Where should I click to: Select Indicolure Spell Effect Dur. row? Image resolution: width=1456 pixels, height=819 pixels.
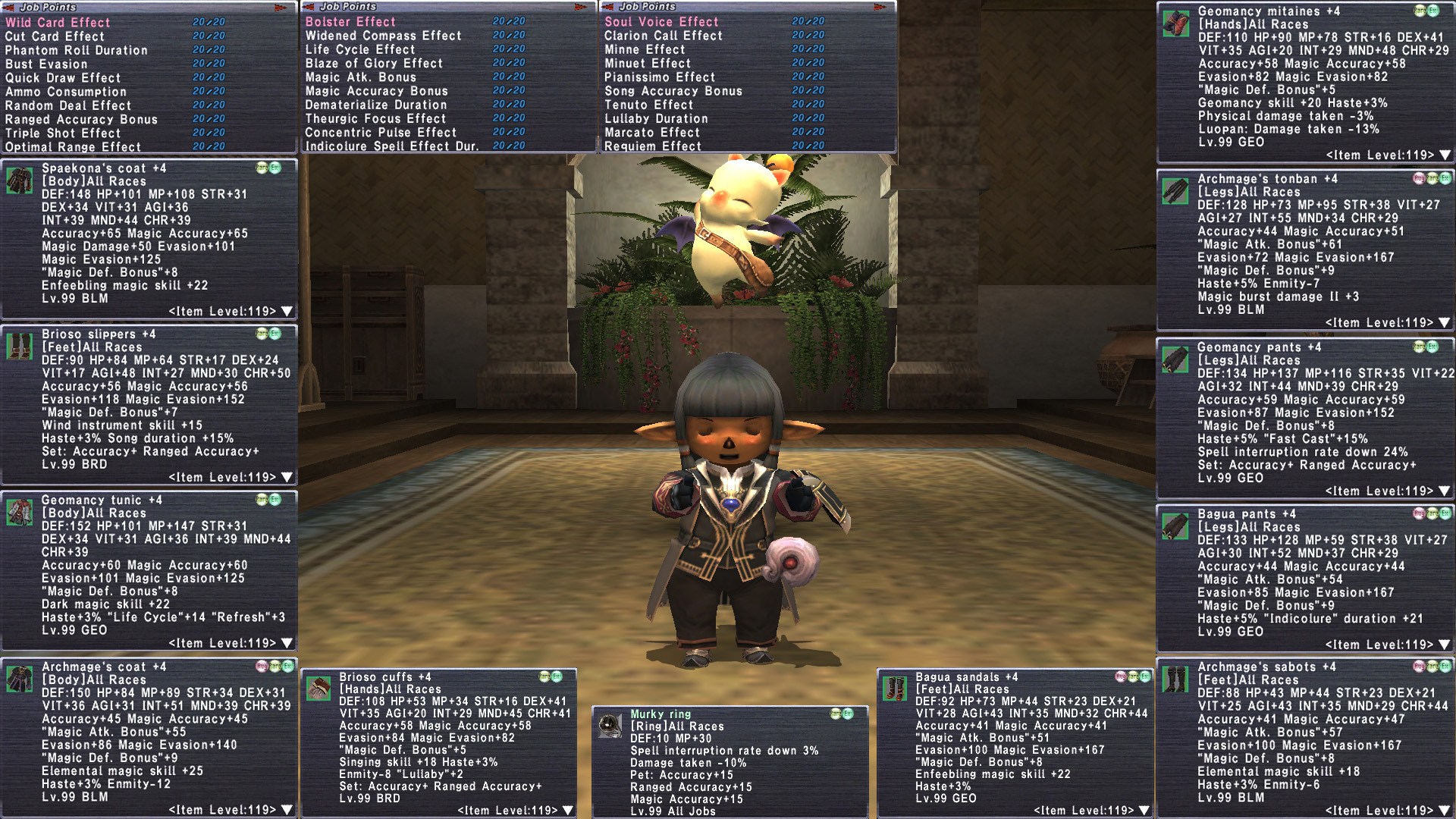pyautogui.click(x=391, y=146)
